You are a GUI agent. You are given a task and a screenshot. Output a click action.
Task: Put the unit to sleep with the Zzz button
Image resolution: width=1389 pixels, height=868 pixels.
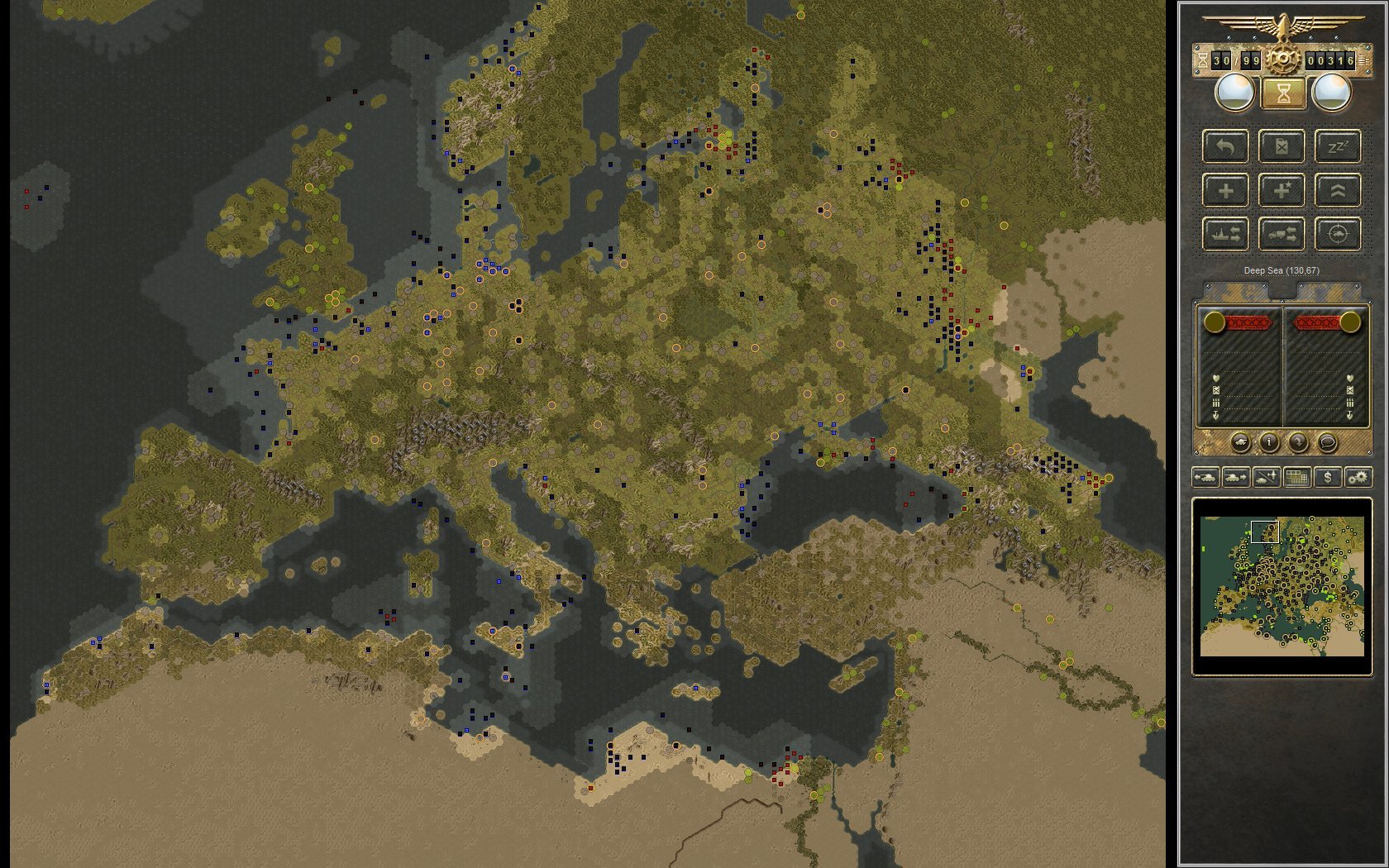[1337, 147]
